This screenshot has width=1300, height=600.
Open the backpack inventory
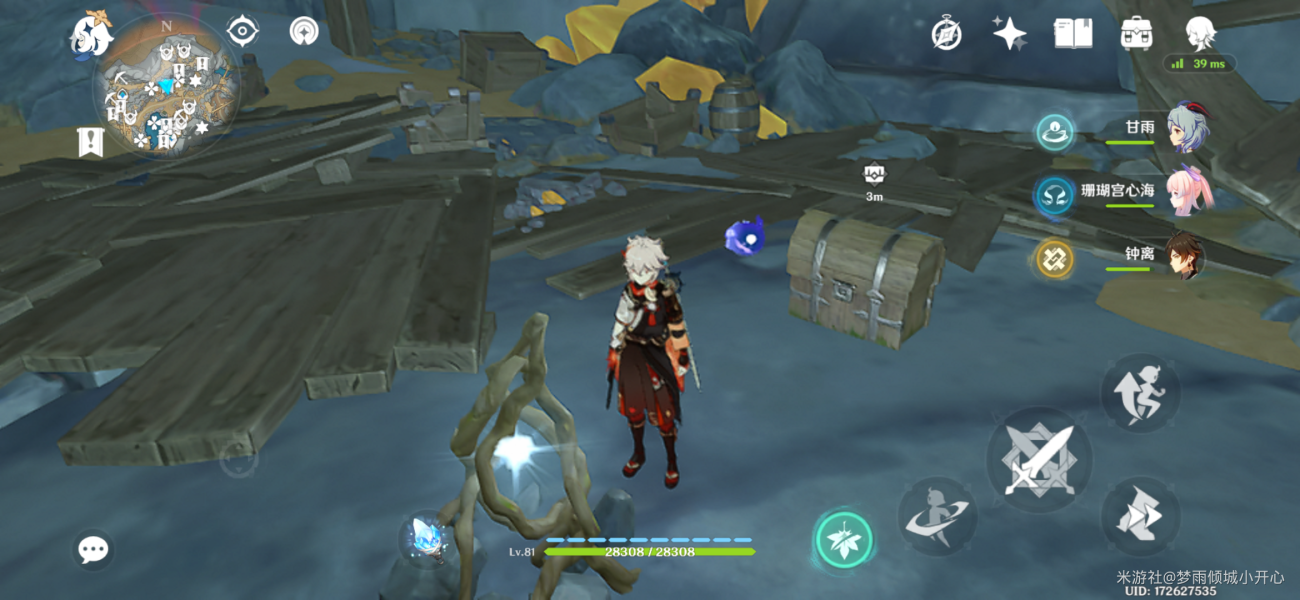pyautogui.click(x=1137, y=34)
